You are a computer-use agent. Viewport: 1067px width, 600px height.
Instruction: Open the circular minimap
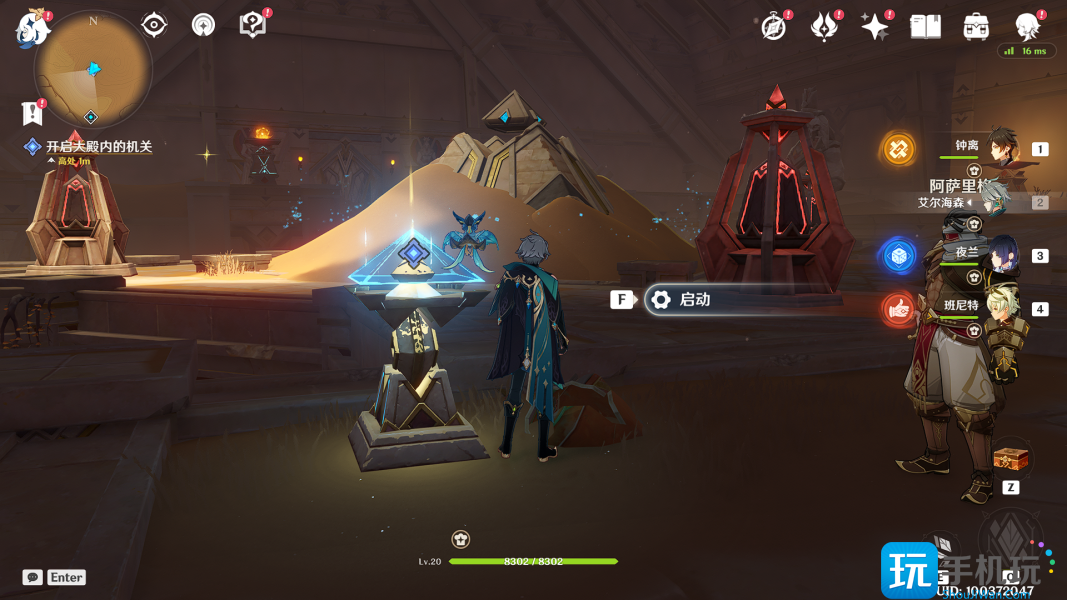(x=92, y=69)
